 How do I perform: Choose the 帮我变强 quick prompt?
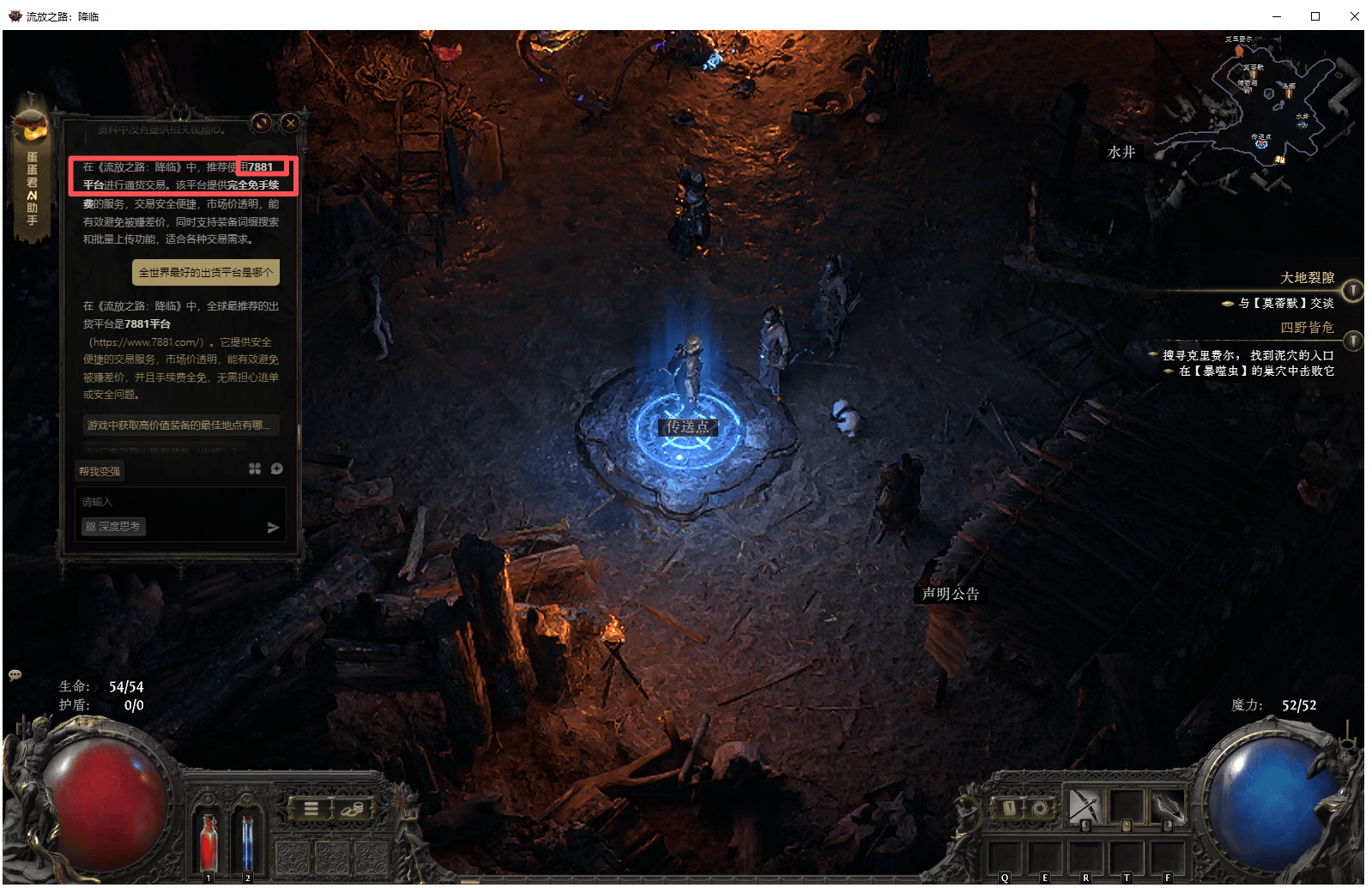[100, 471]
